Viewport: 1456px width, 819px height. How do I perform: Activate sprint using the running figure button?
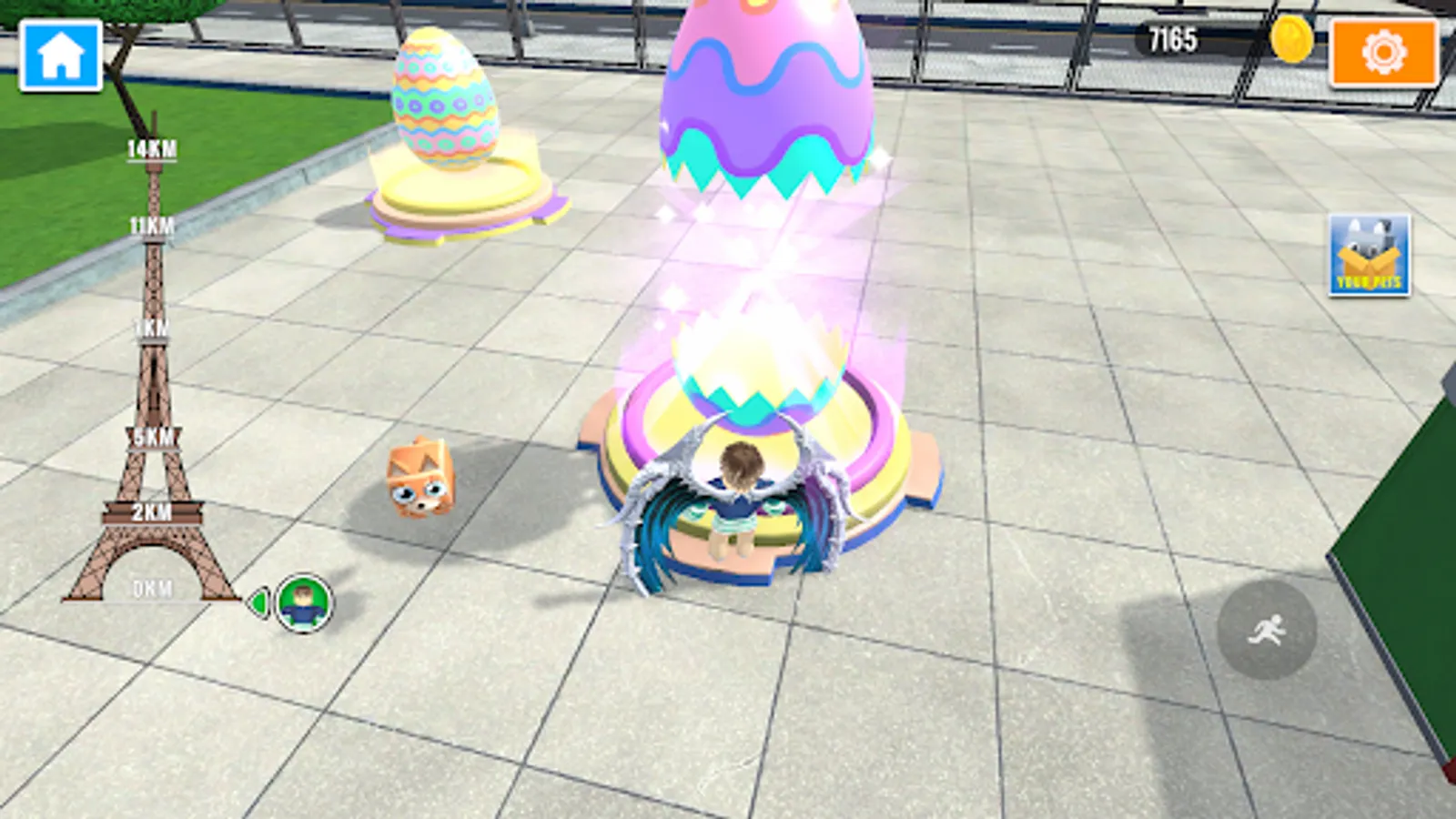(x=1269, y=630)
